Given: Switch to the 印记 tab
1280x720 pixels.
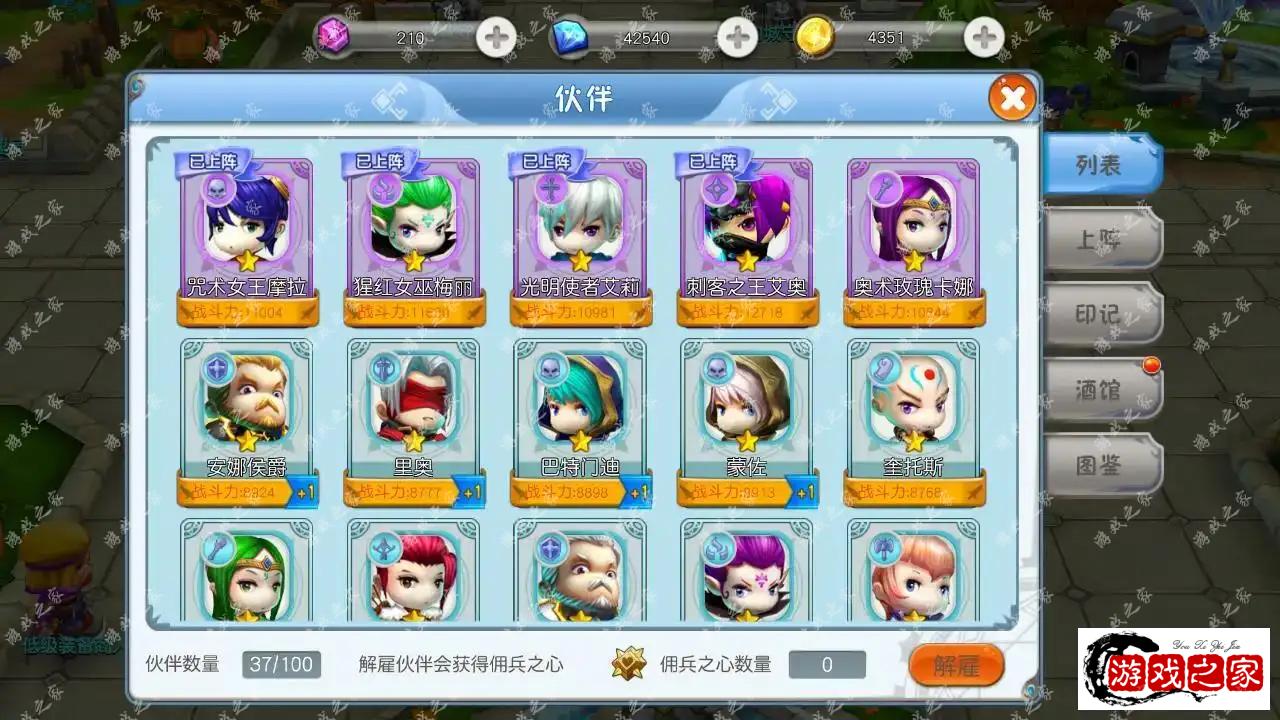Looking at the screenshot, I should [x=1100, y=314].
